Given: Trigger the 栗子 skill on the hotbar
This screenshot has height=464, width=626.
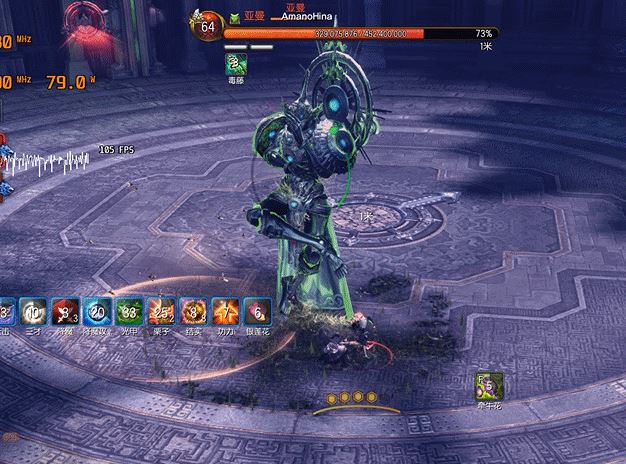Looking at the screenshot, I should (160, 311).
